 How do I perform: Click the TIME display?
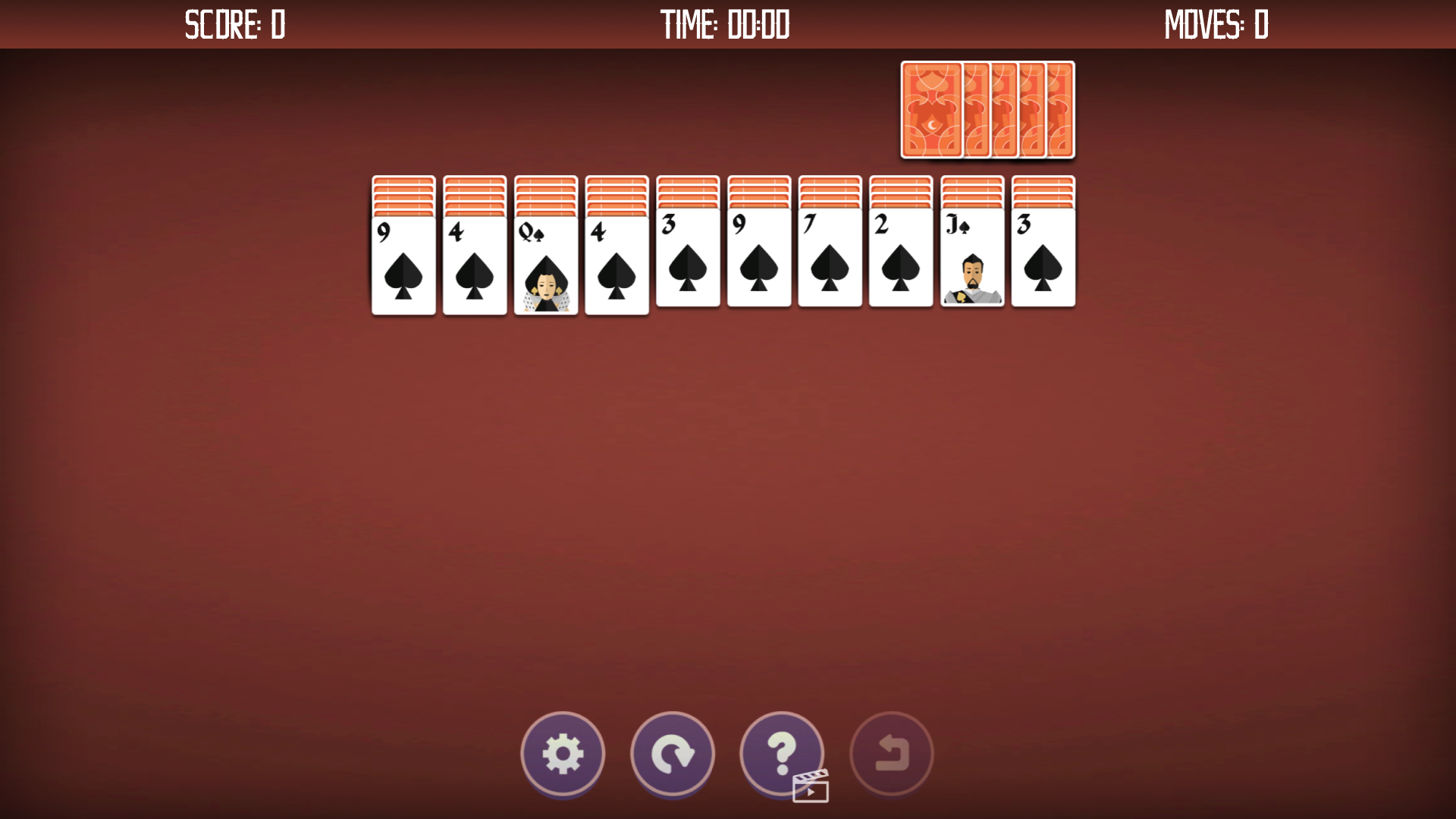point(726,24)
